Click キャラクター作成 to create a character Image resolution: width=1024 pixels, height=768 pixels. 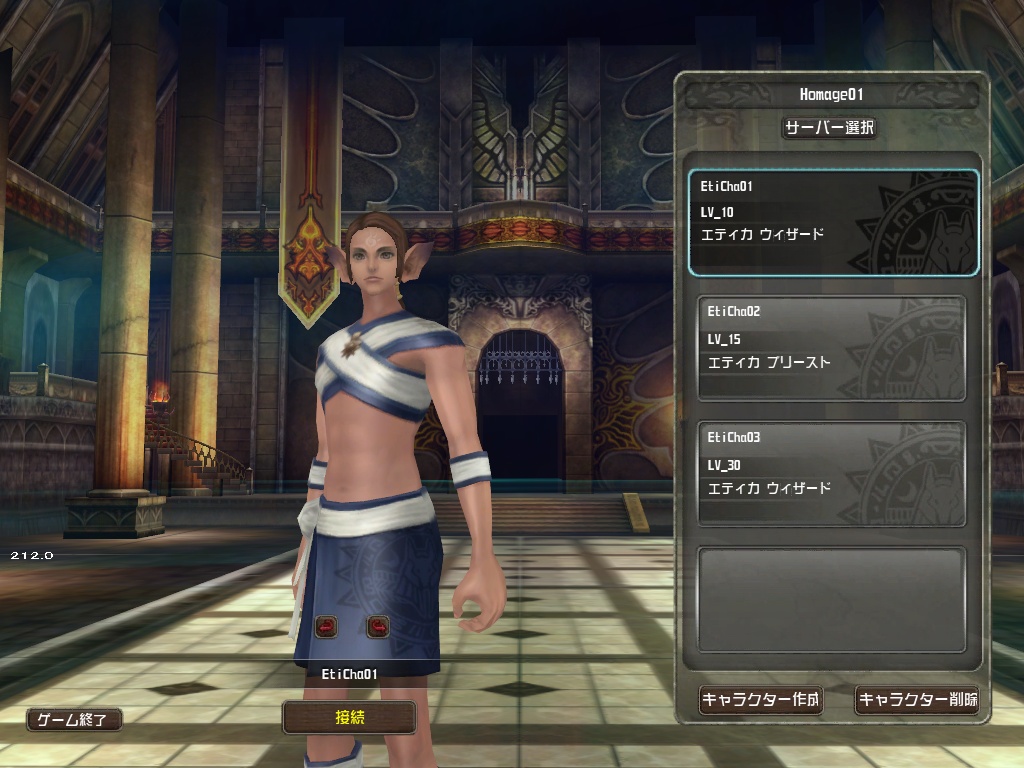click(x=760, y=700)
